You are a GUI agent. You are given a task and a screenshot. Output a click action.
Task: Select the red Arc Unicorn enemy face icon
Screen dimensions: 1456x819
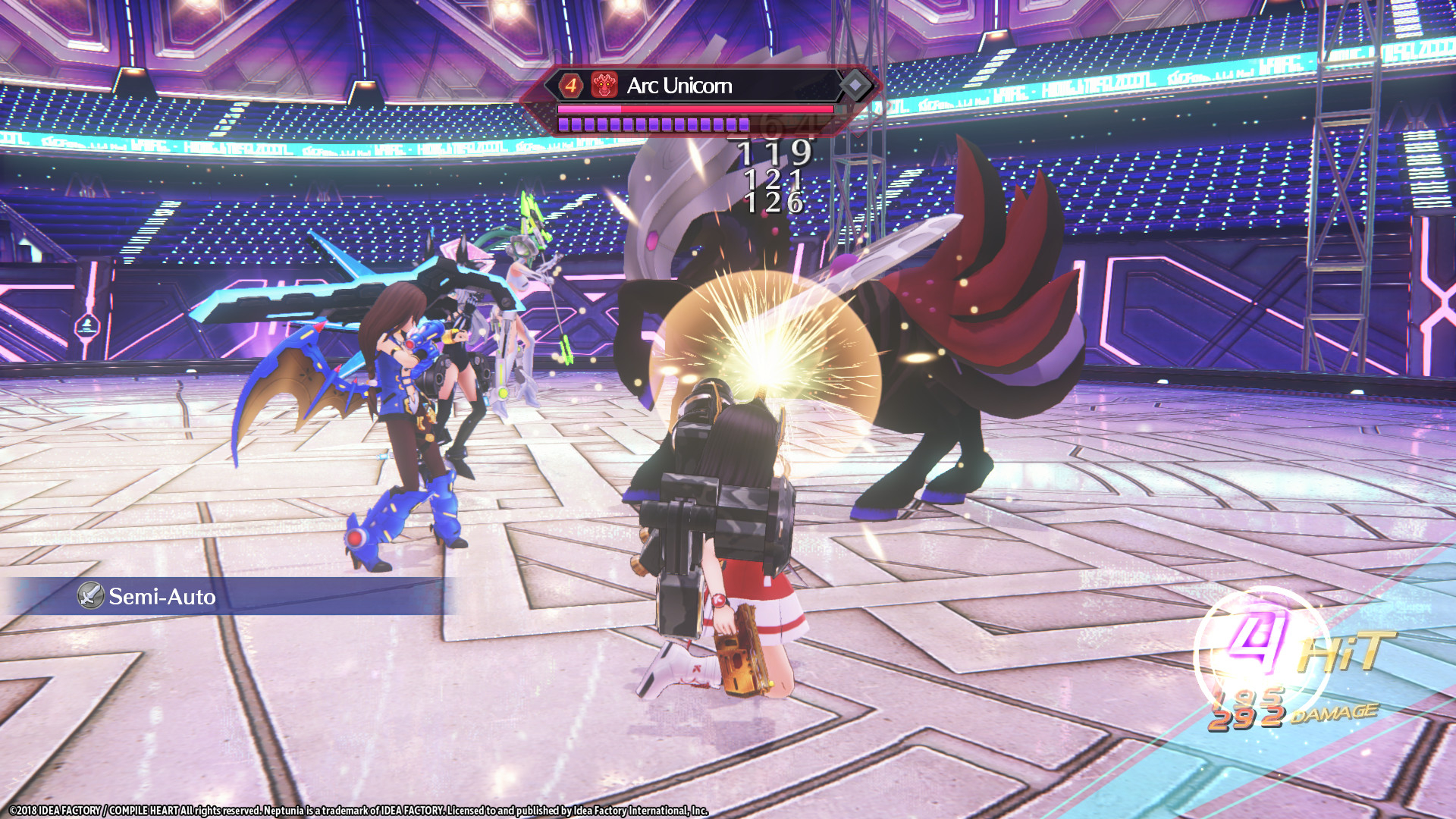[603, 86]
